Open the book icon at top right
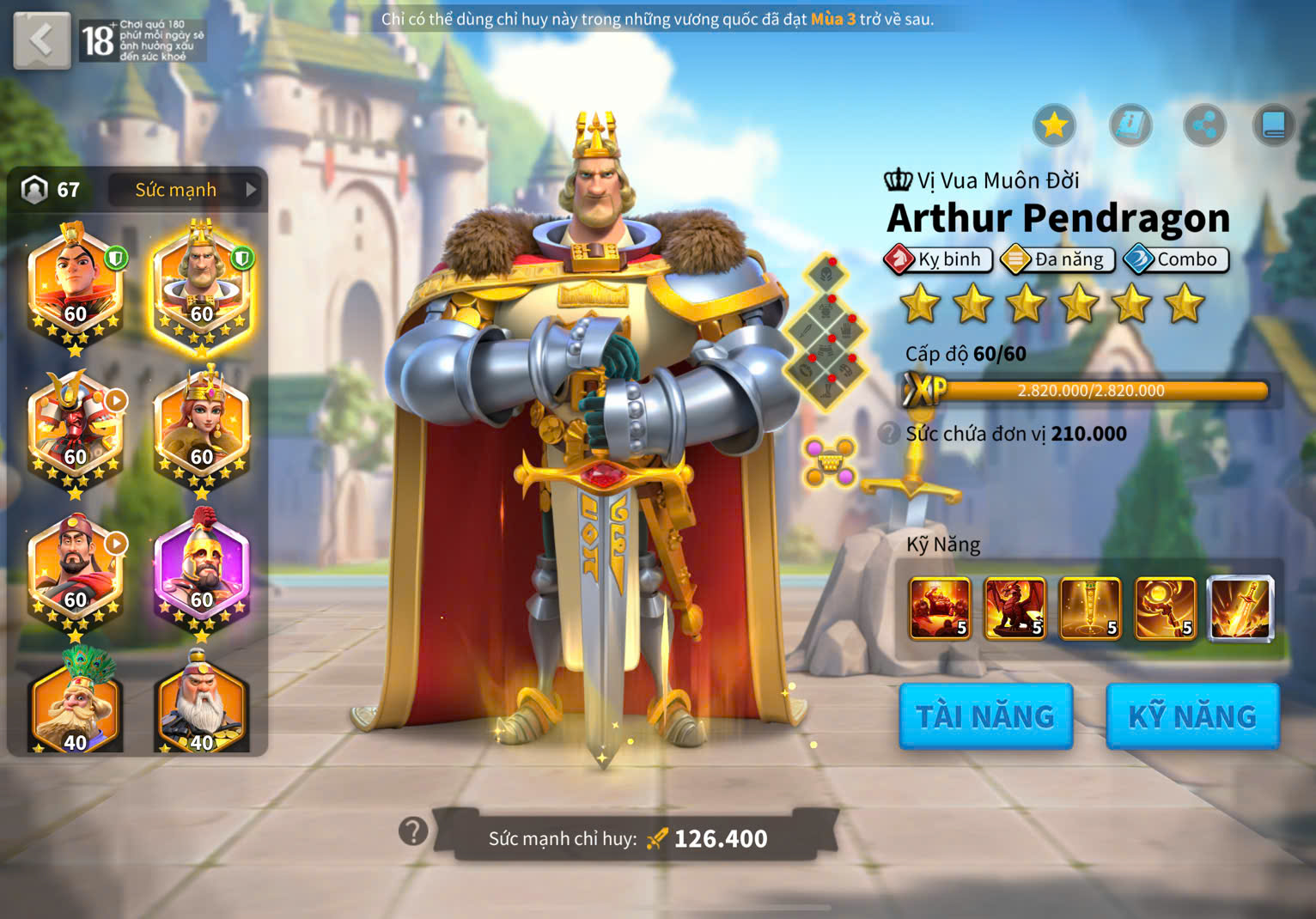The width and height of the screenshot is (1316, 919). pos(1273,126)
